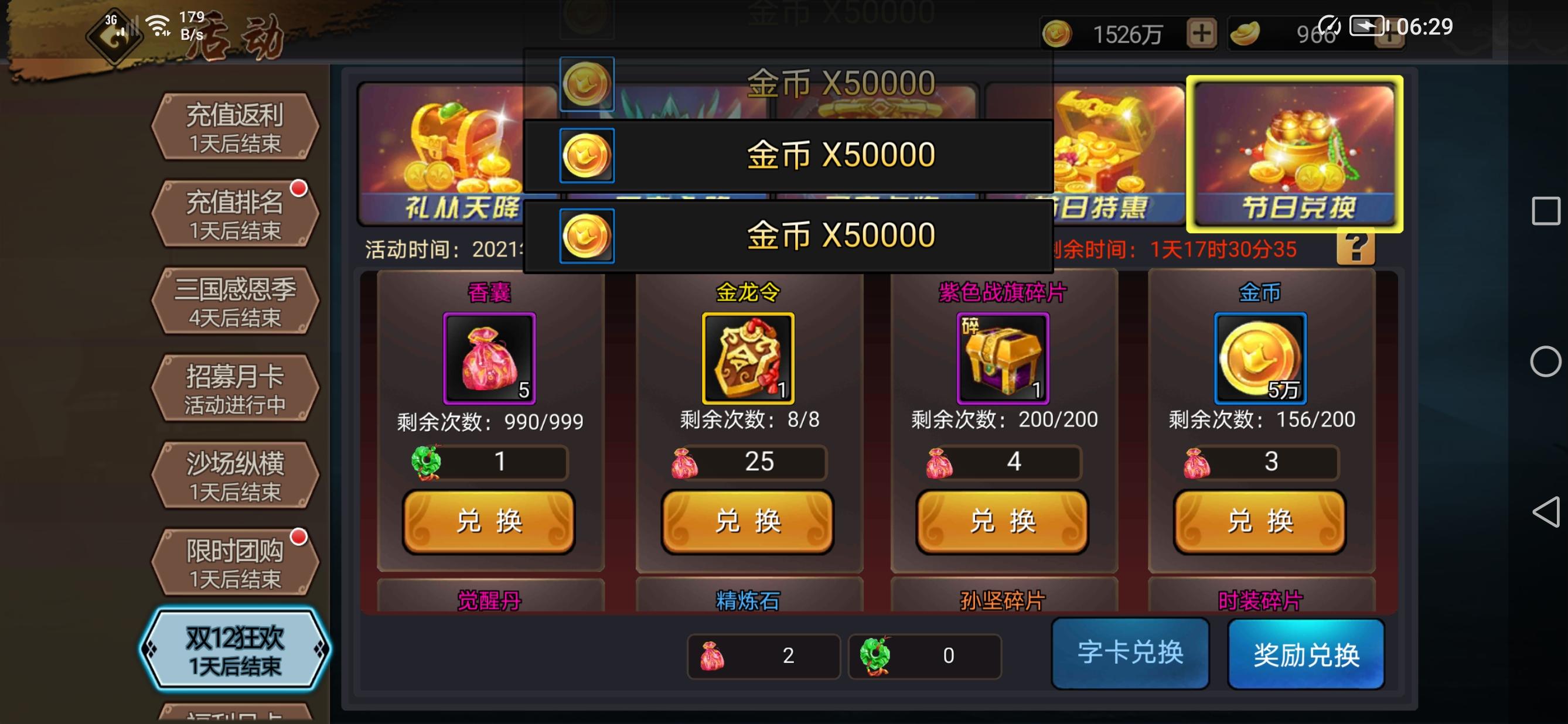Select the 5万 gold coin item icon
The width and height of the screenshot is (1568, 724).
(x=1260, y=359)
